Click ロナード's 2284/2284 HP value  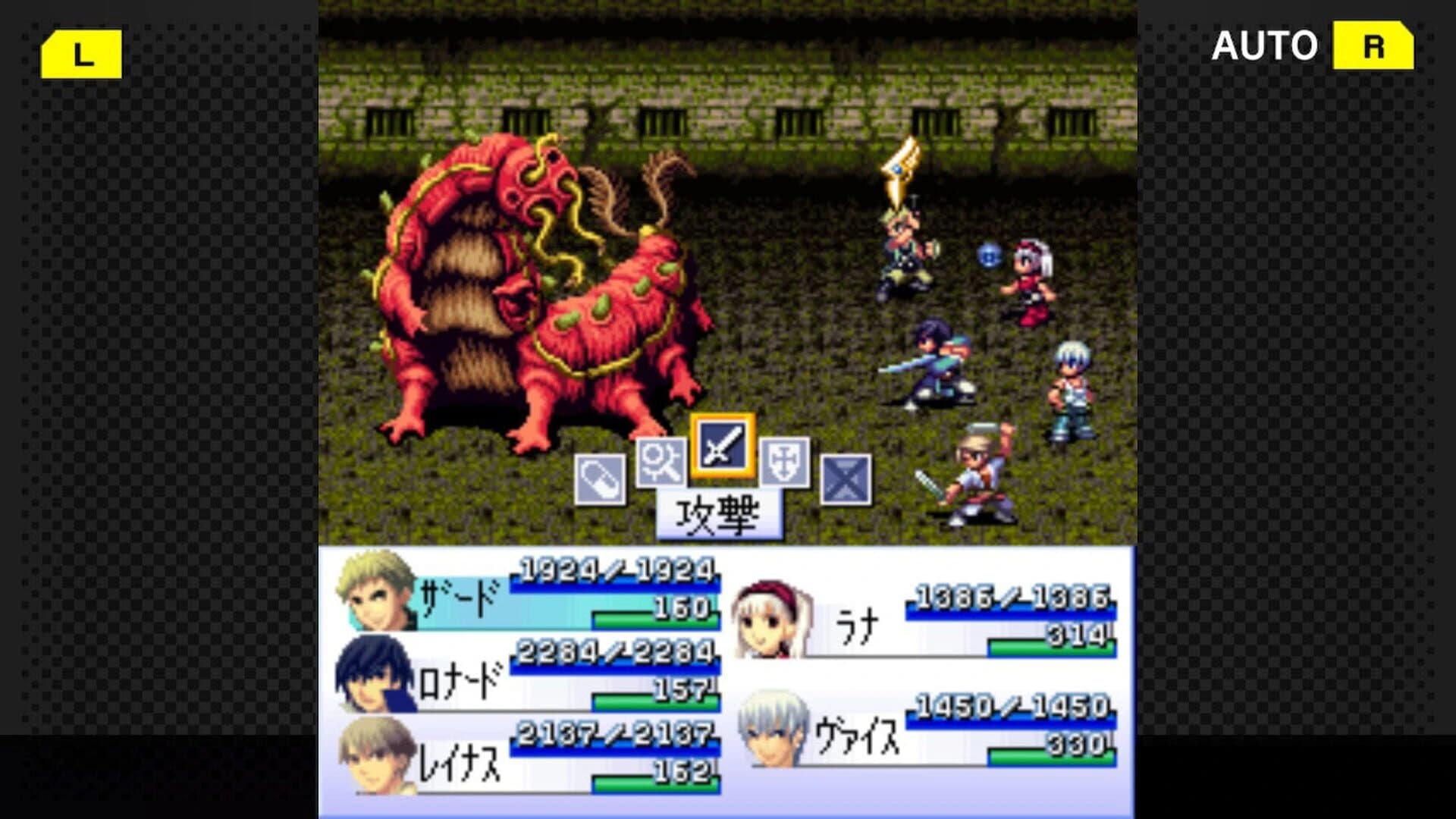point(614,650)
